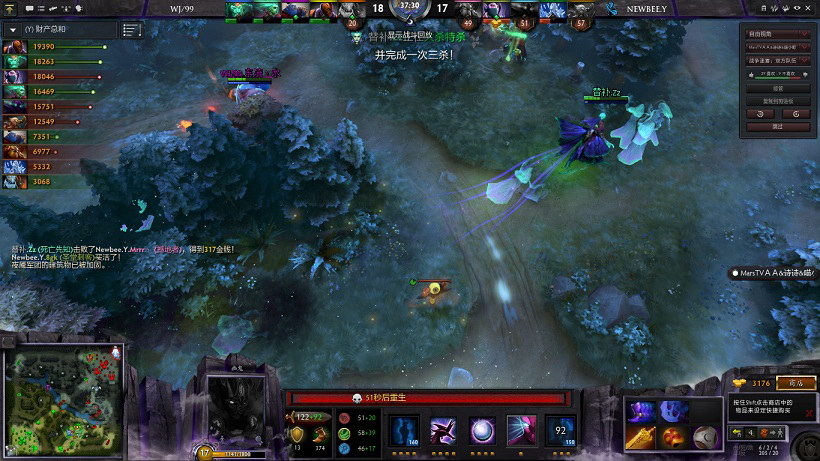This screenshot has height=461, width=820.
Task: Click the arrow button at top-left corner
Action: point(9,9)
